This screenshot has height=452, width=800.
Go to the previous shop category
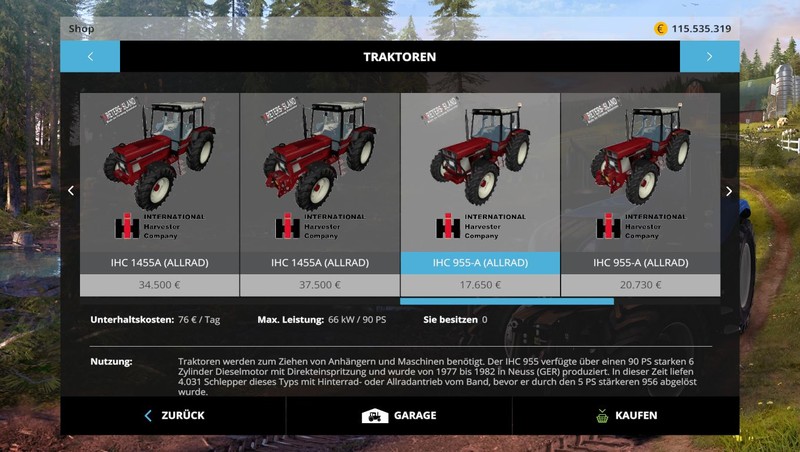click(90, 57)
